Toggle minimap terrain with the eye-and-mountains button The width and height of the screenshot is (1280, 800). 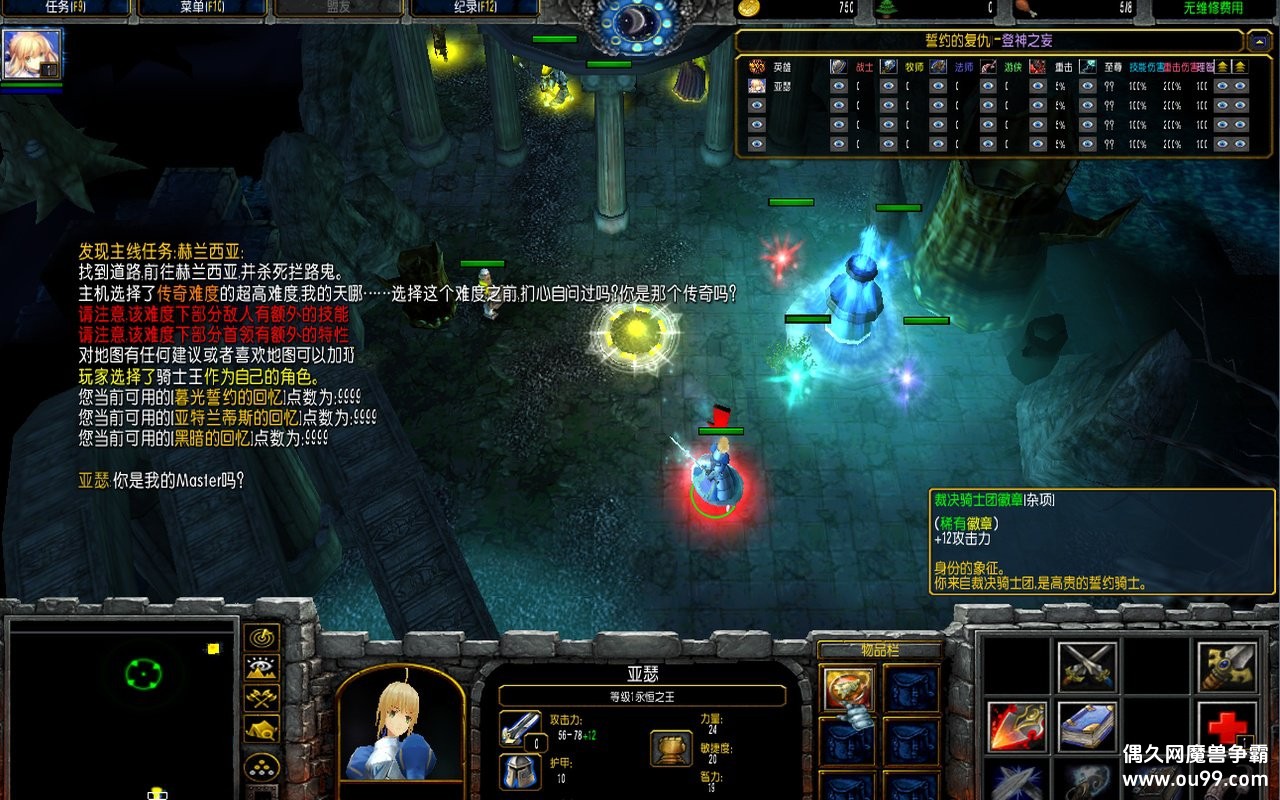coord(262,668)
